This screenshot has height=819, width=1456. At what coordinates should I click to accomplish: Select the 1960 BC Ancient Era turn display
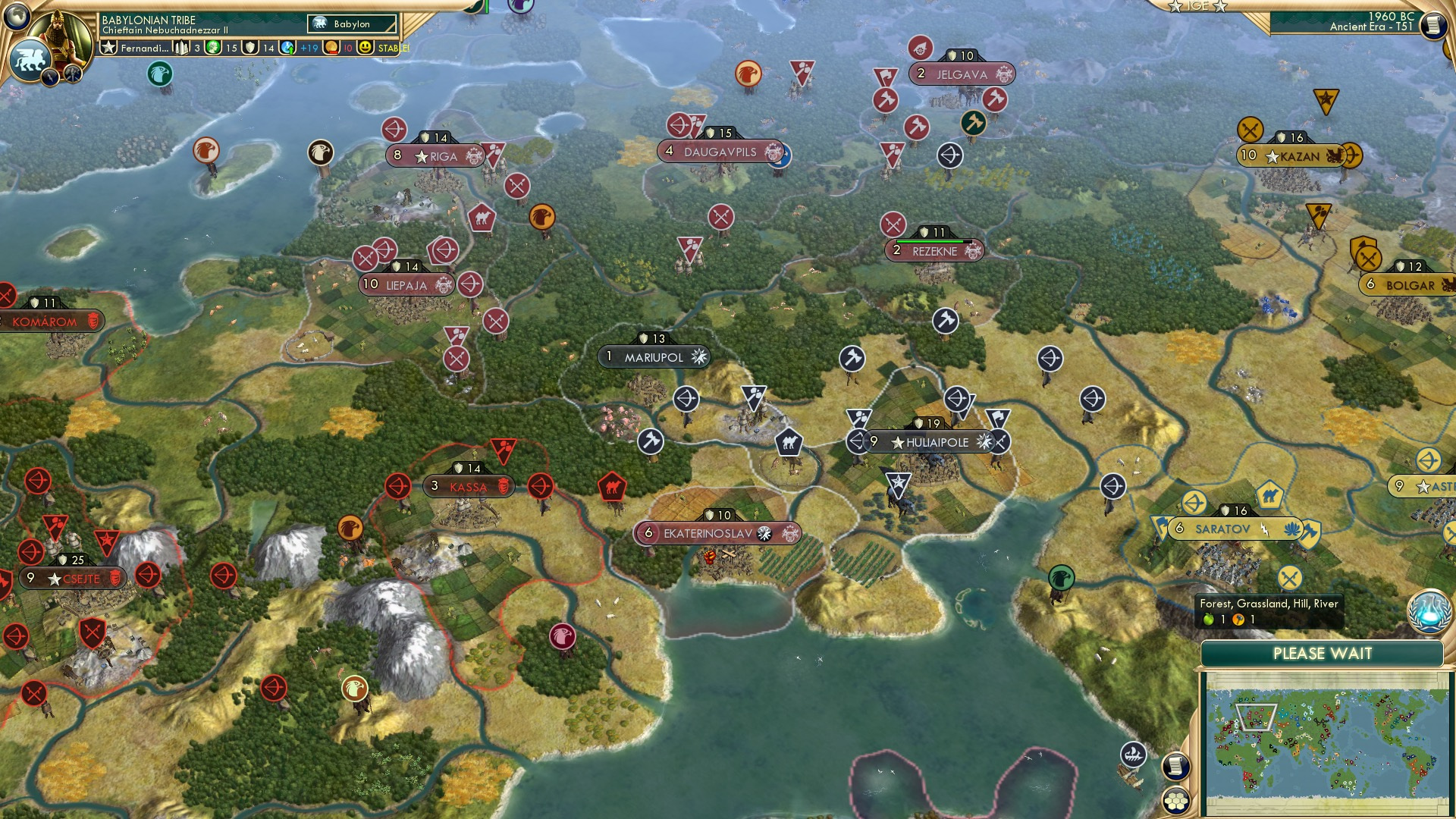(x=1373, y=23)
